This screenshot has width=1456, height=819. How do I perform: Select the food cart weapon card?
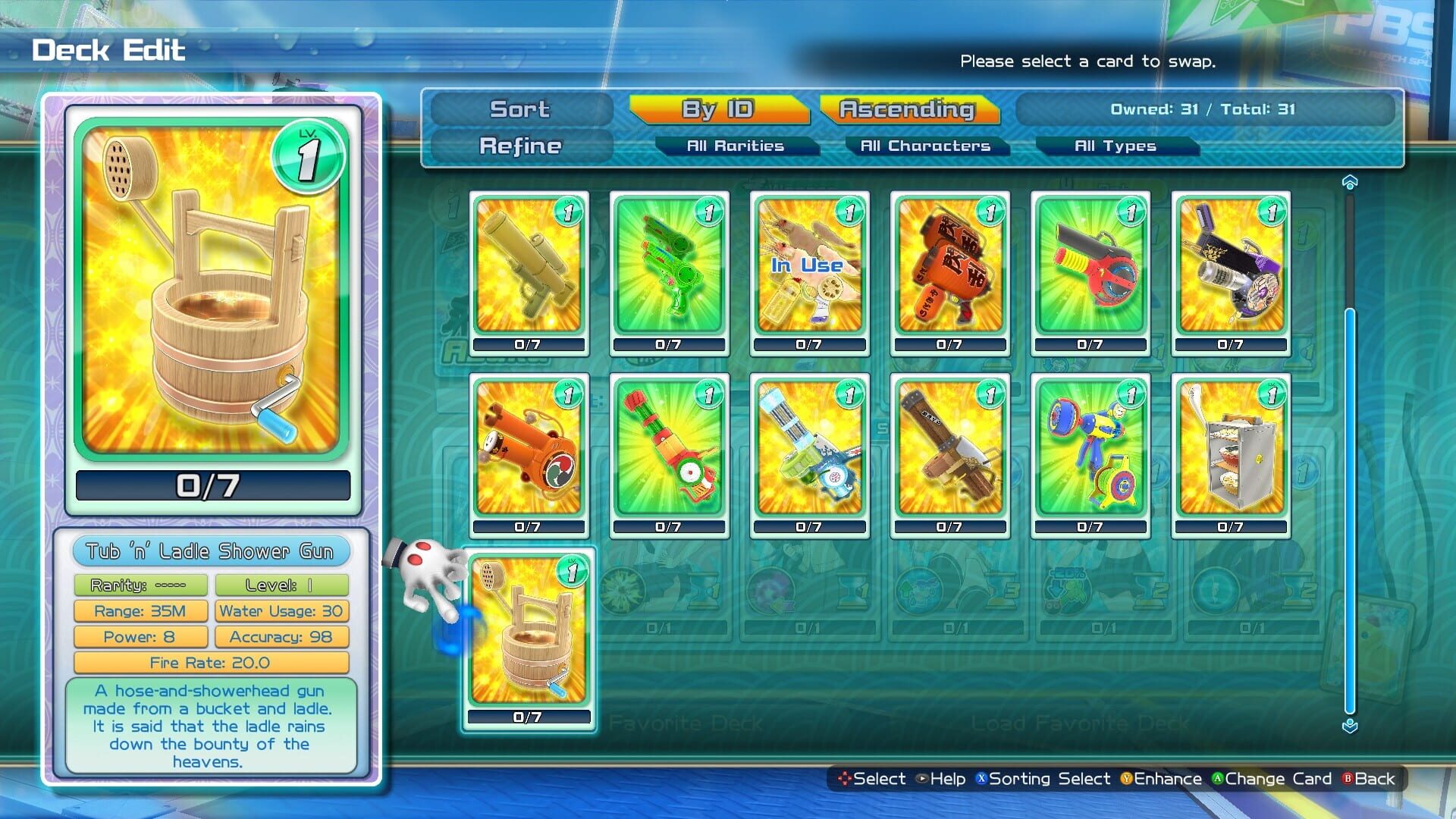1231,451
